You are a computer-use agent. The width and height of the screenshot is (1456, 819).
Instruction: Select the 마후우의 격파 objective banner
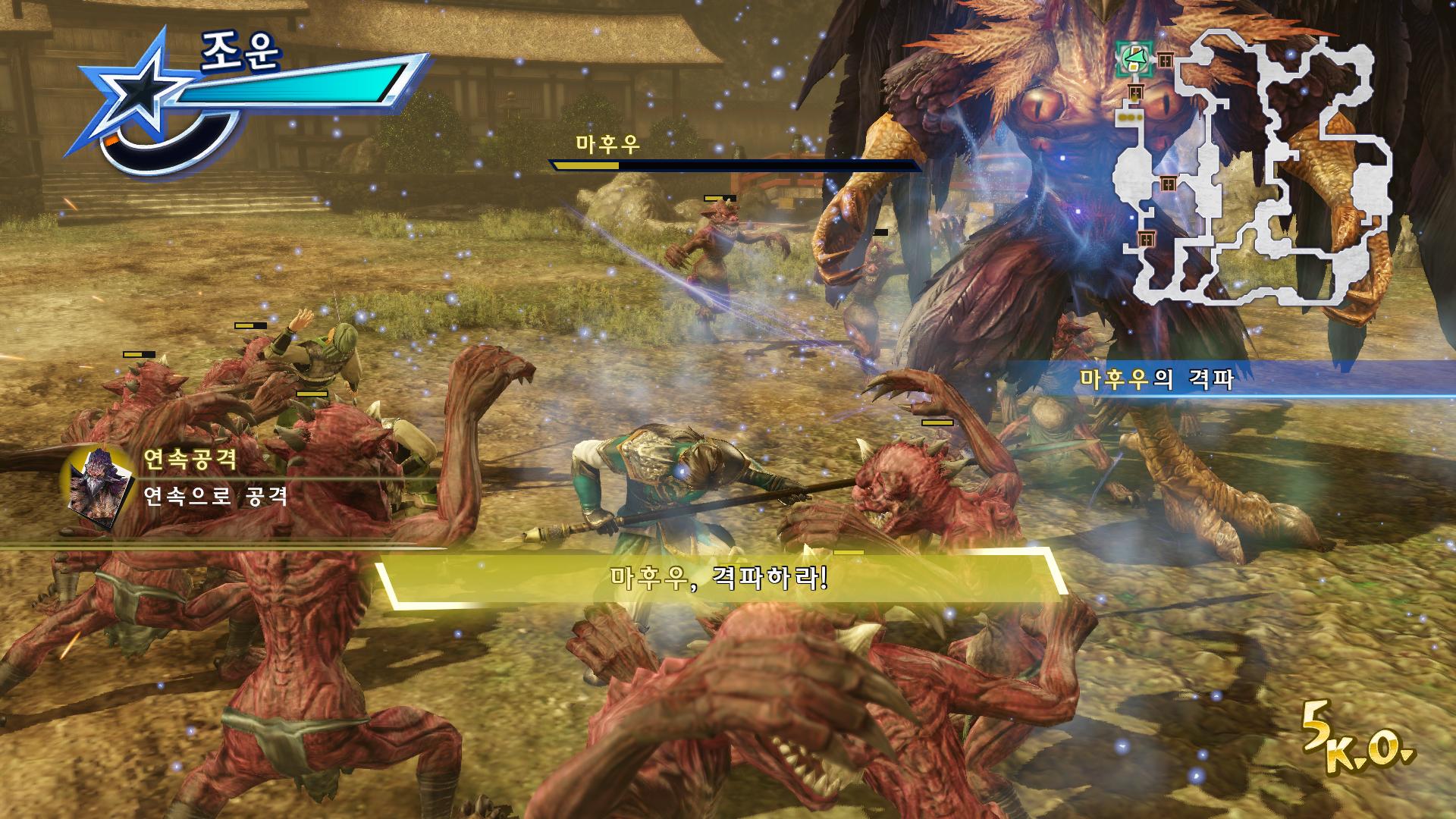point(1157,378)
